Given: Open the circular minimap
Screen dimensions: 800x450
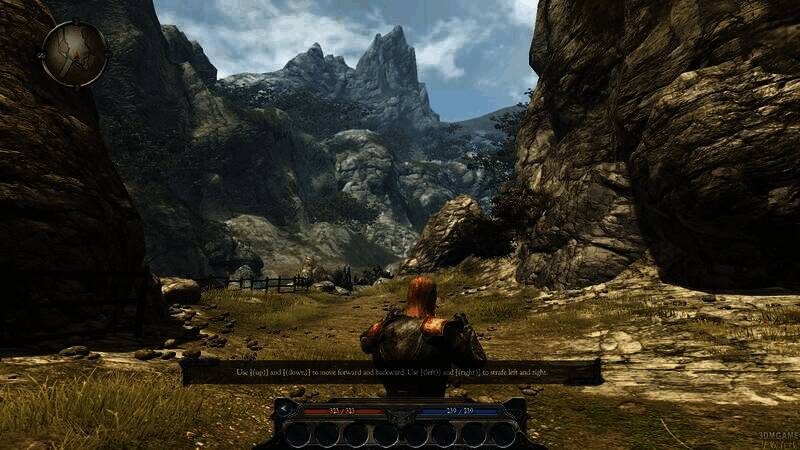Looking at the screenshot, I should (74, 53).
